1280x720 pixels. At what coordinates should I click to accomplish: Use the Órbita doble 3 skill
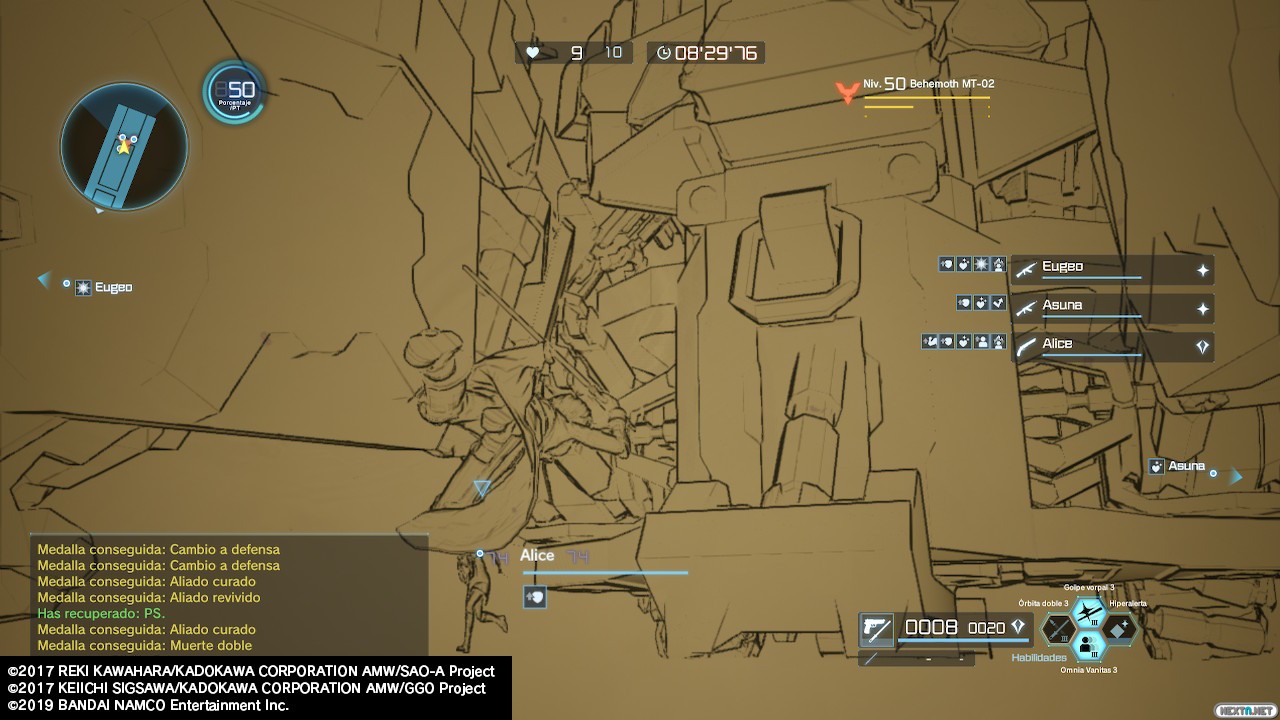tap(1059, 629)
